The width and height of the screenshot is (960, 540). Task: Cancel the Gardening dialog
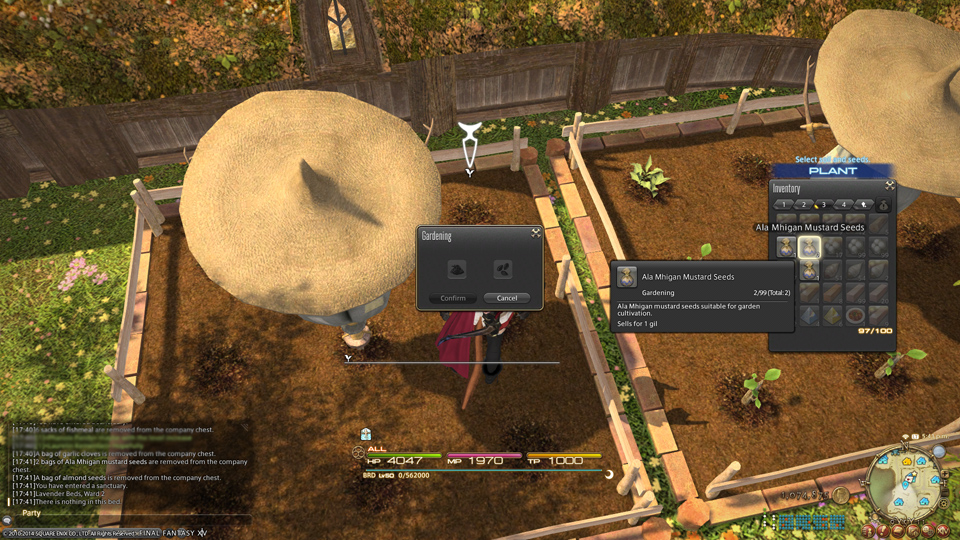[x=507, y=298]
